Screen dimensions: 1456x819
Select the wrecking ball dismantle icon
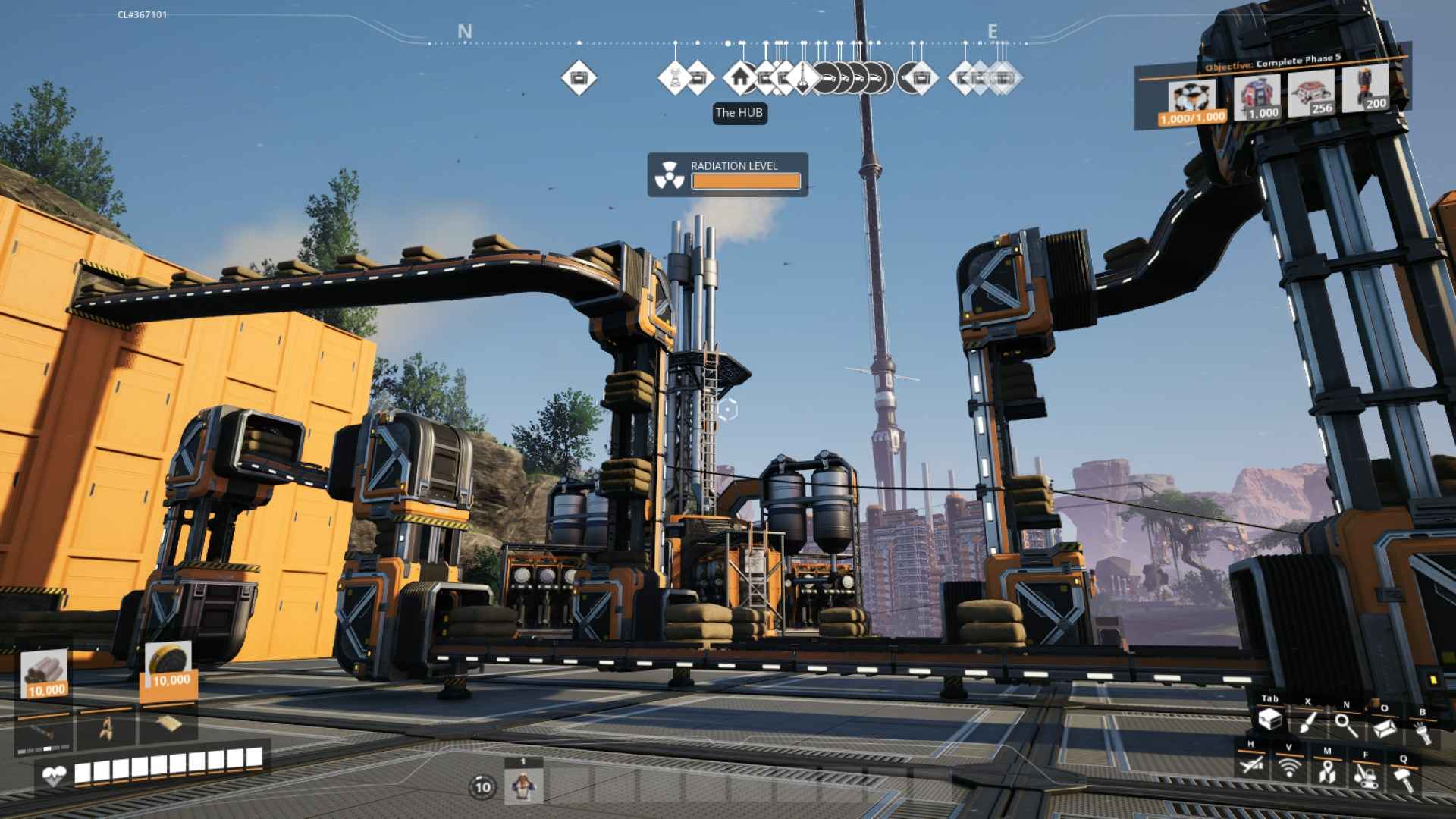(x=1365, y=776)
